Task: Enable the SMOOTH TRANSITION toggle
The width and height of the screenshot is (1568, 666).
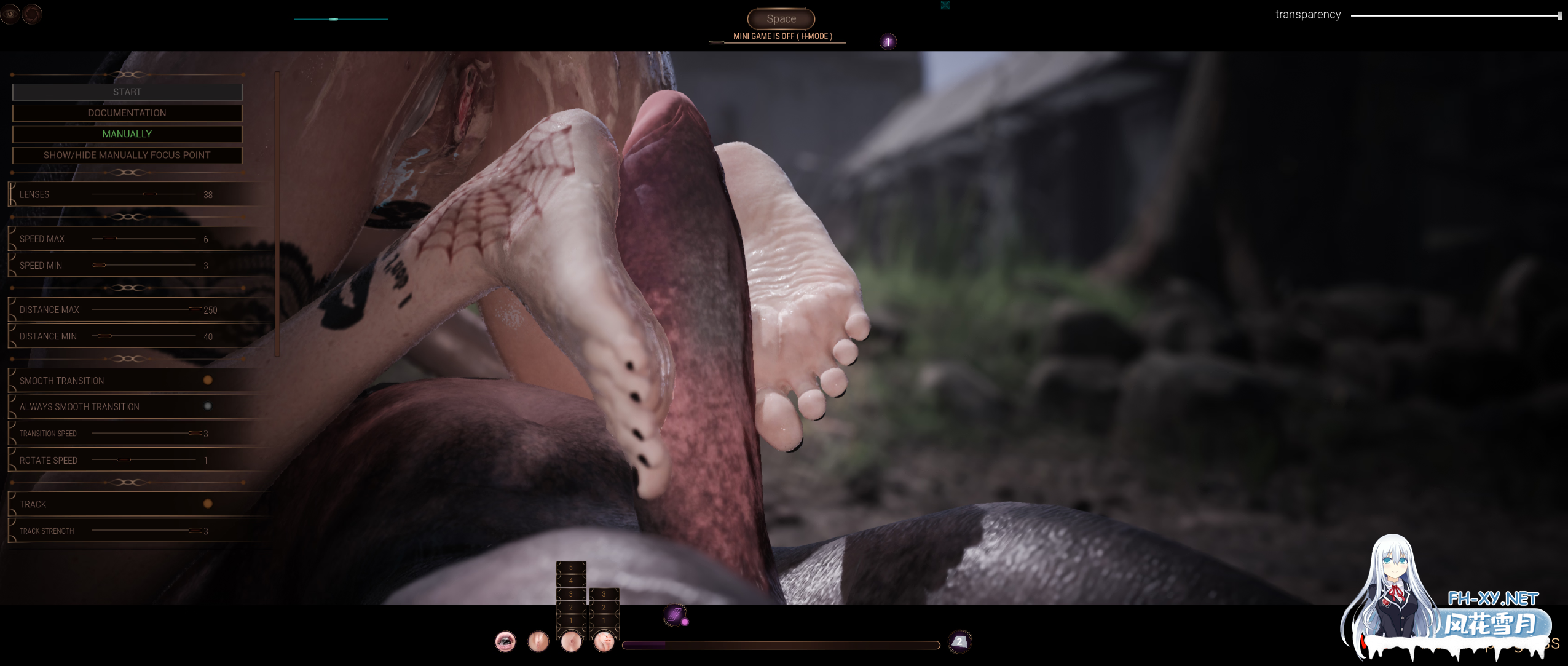Action: [208, 380]
